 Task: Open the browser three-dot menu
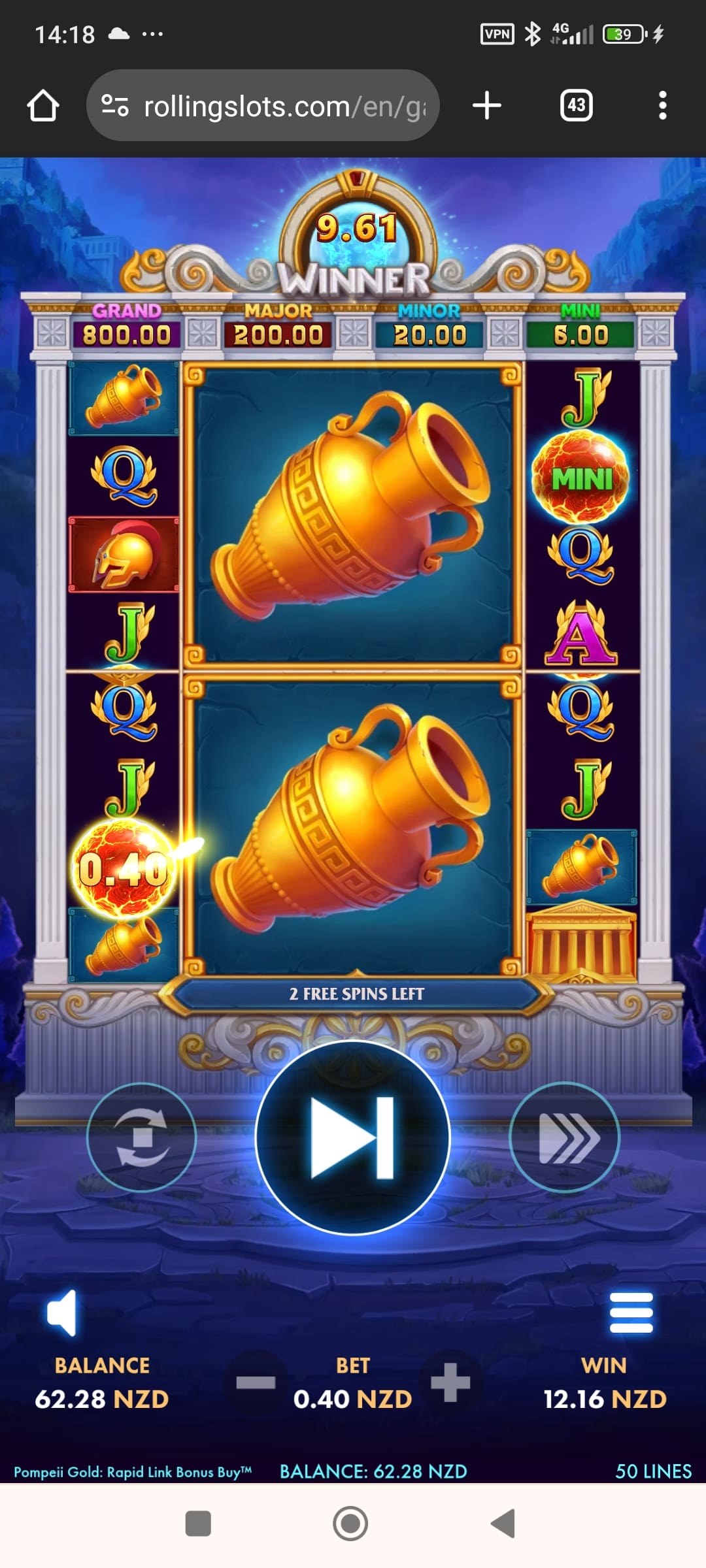coord(662,106)
